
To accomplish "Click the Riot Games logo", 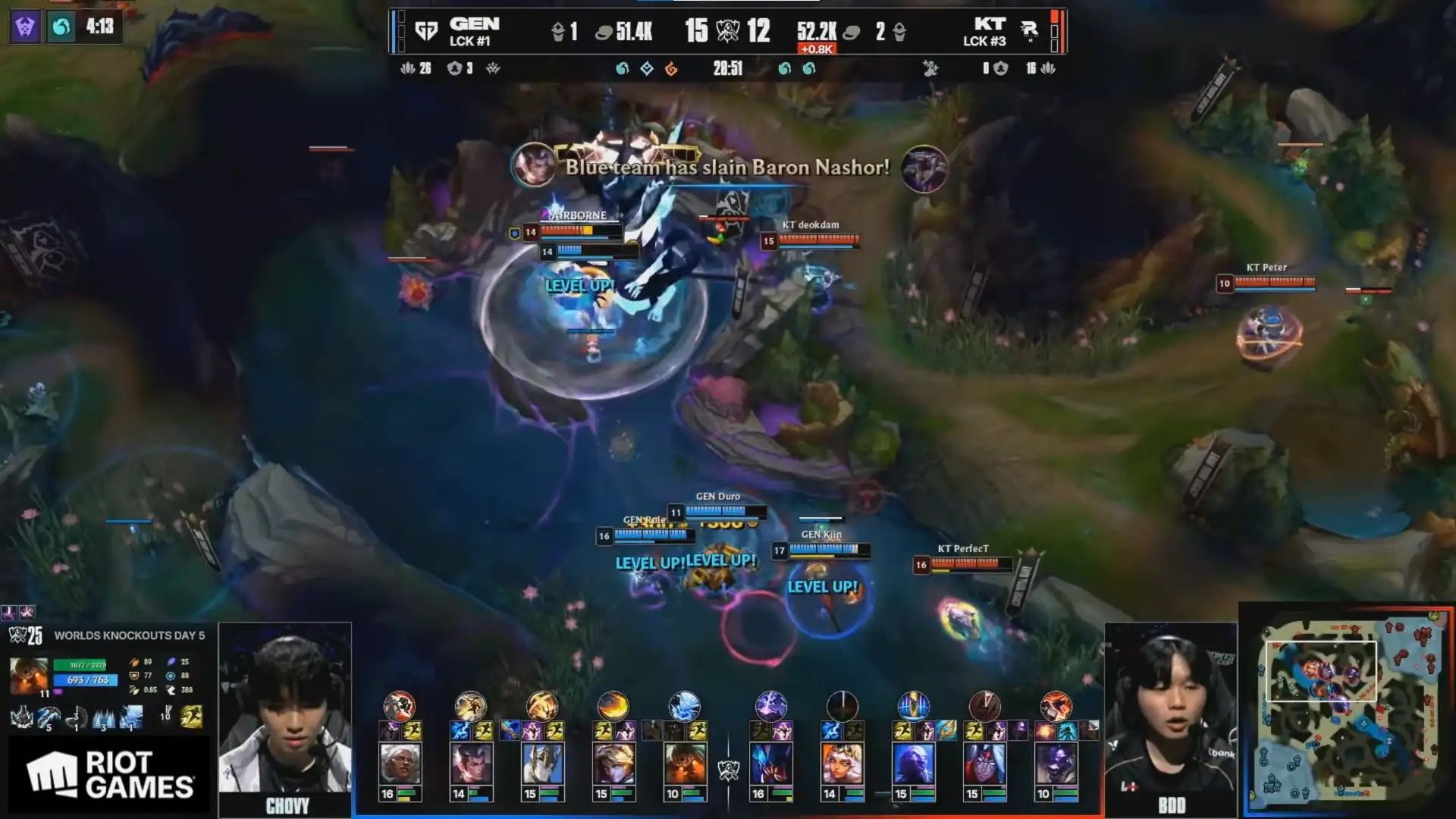I will (x=108, y=775).
